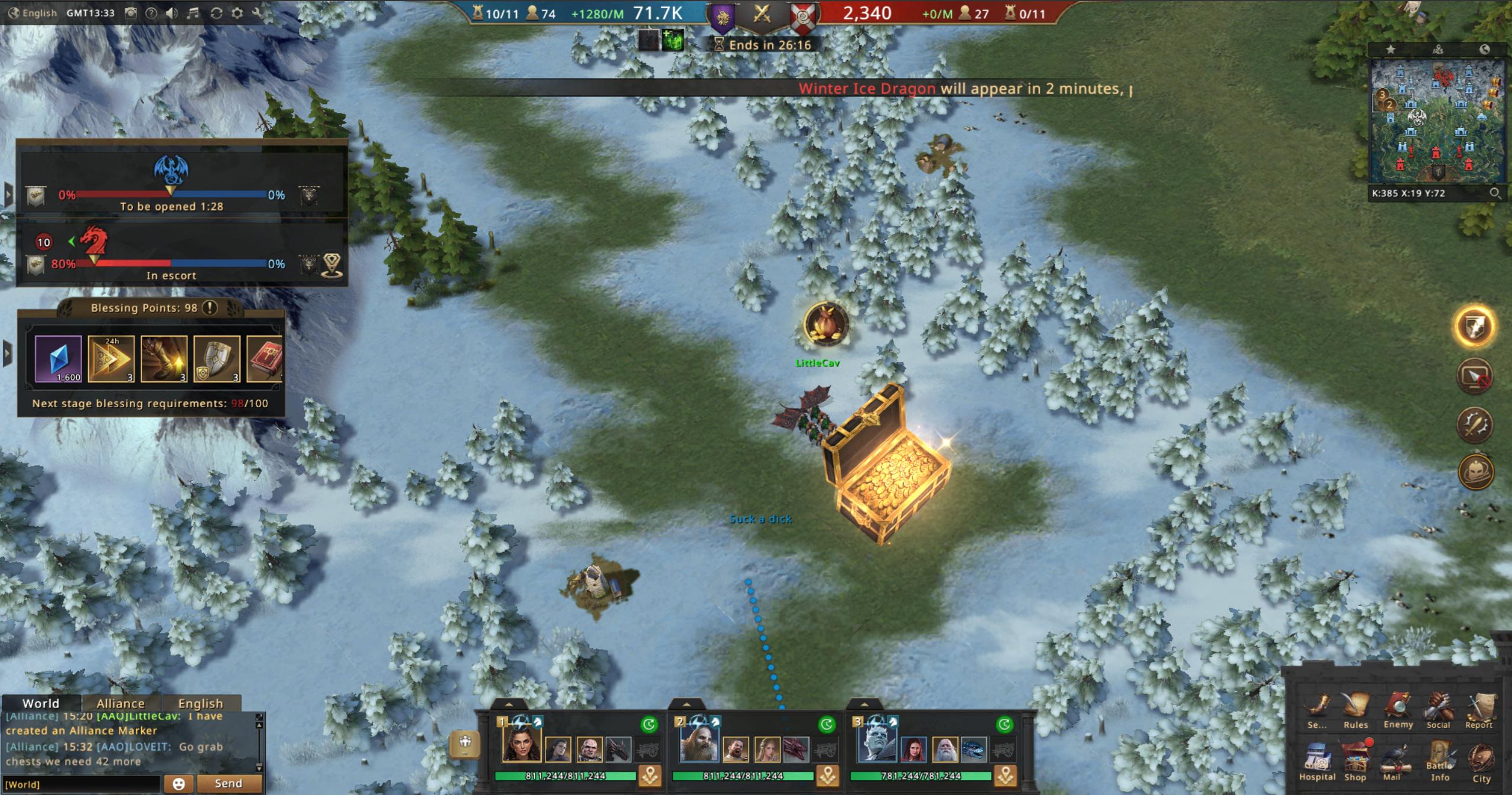Open the emoji picker in chat
Viewport: 1512px width, 795px height.
click(x=178, y=784)
